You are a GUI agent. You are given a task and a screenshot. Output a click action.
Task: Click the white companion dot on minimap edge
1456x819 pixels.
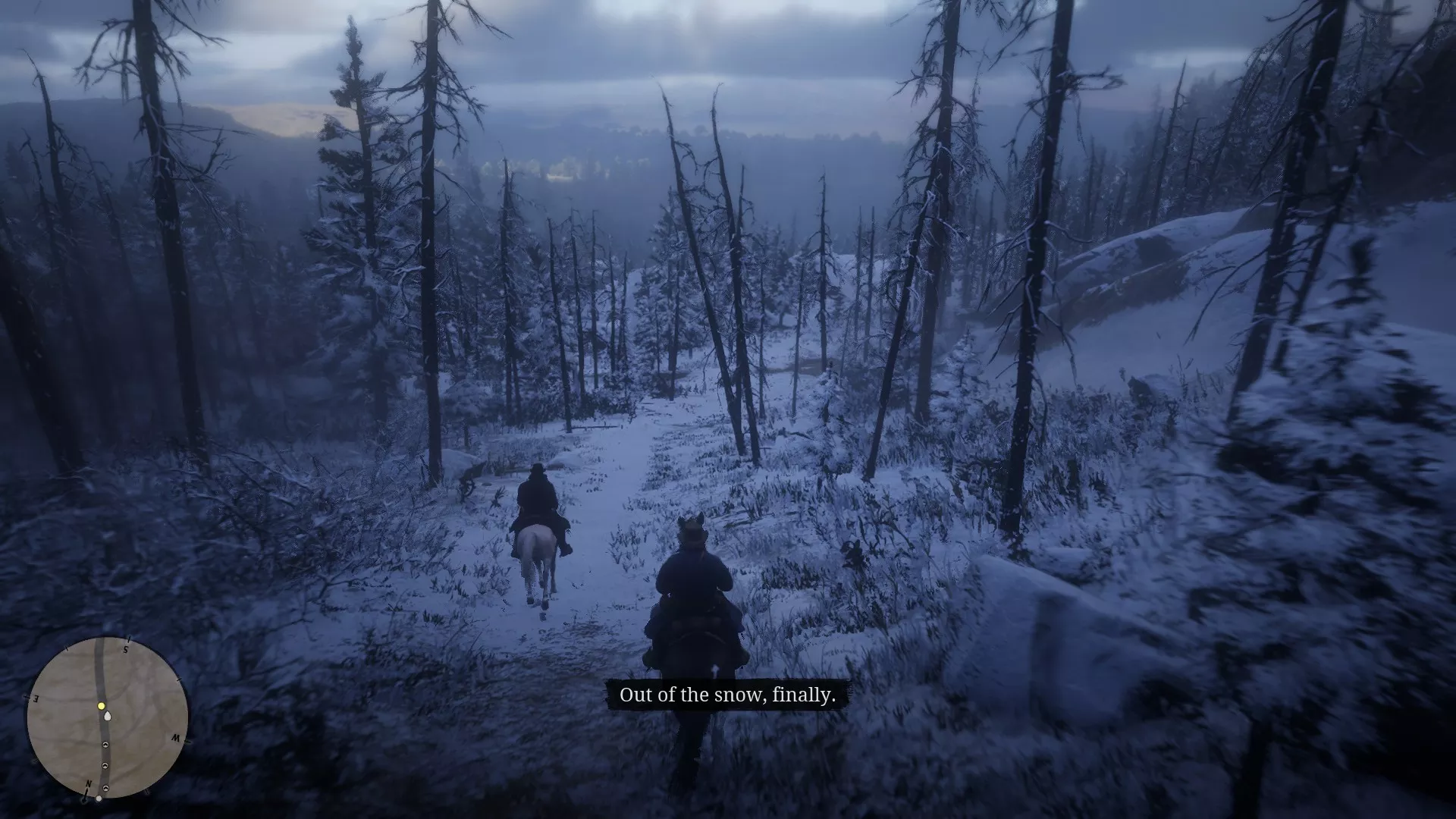(x=99, y=799)
